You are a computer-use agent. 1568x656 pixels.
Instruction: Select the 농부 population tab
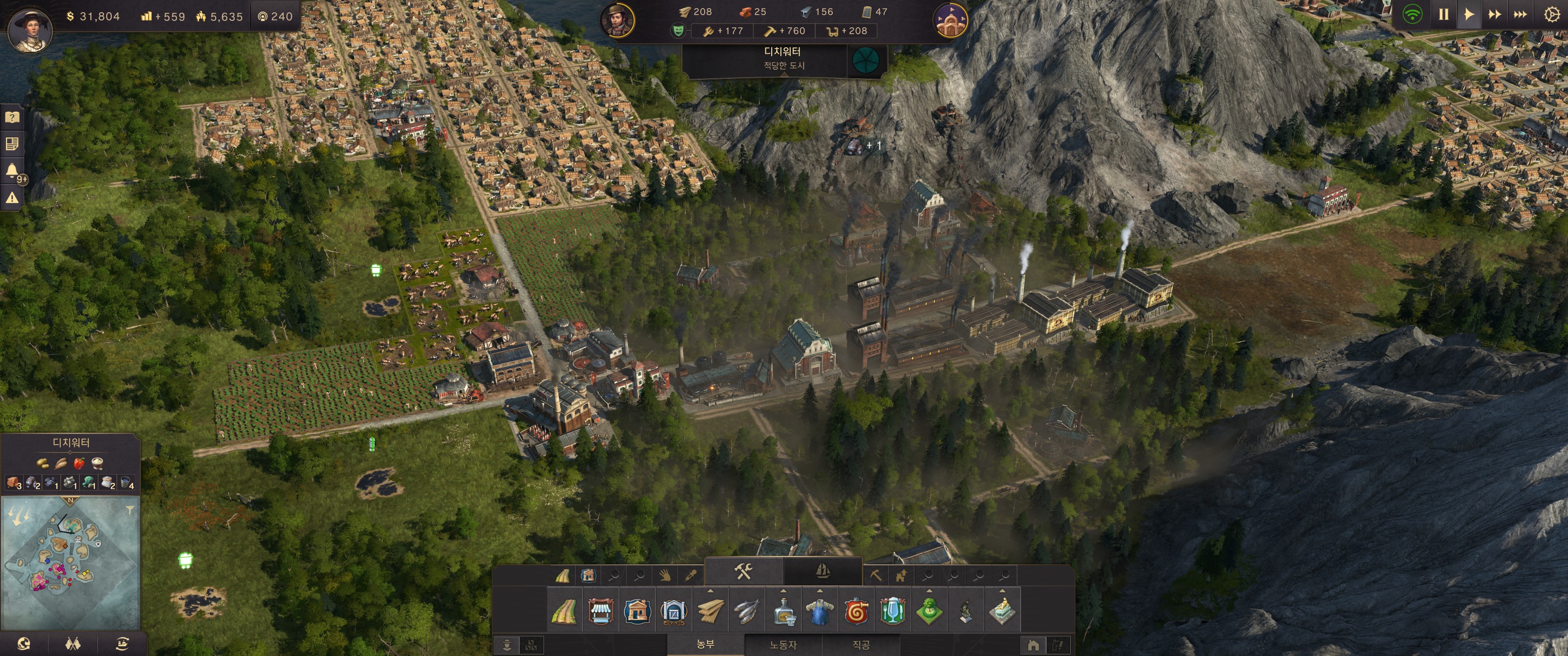[706, 644]
